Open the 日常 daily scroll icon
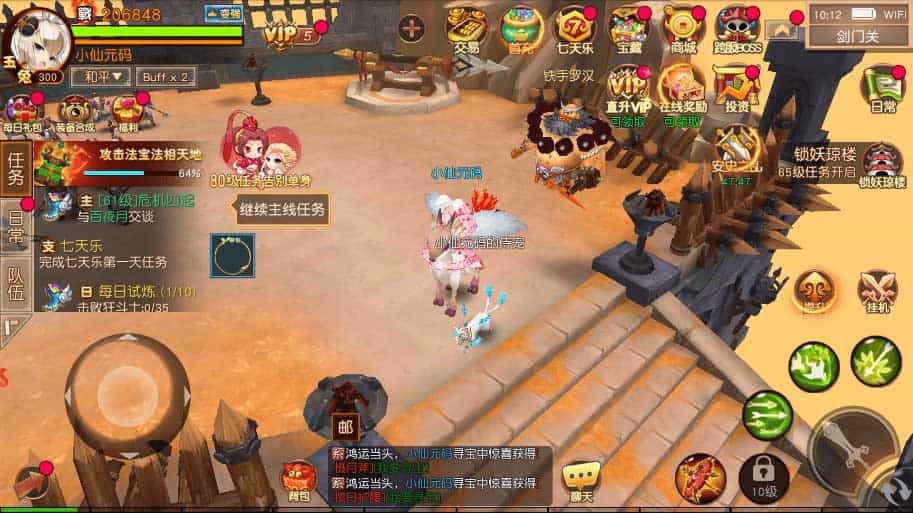 pos(882,88)
